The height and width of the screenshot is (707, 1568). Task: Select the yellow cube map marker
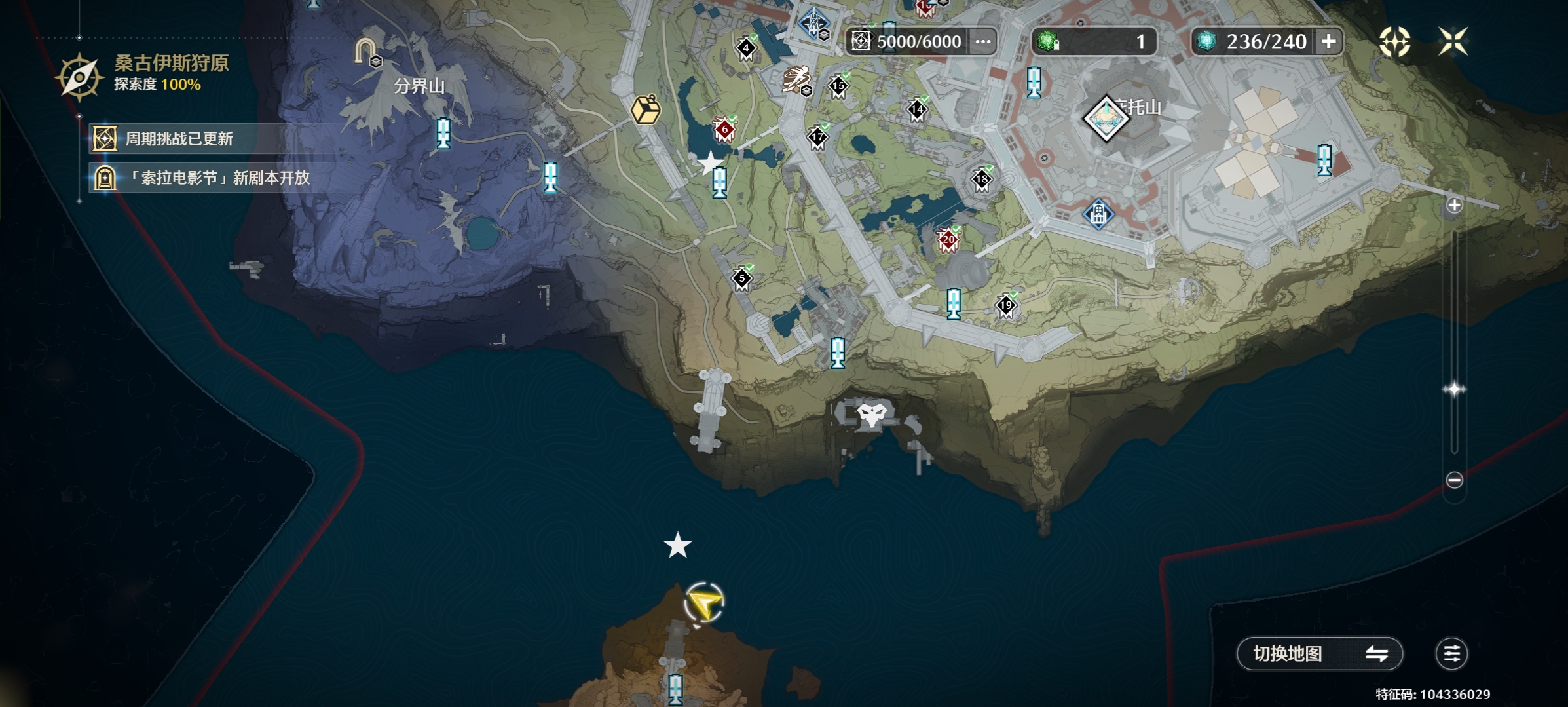[x=645, y=109]
